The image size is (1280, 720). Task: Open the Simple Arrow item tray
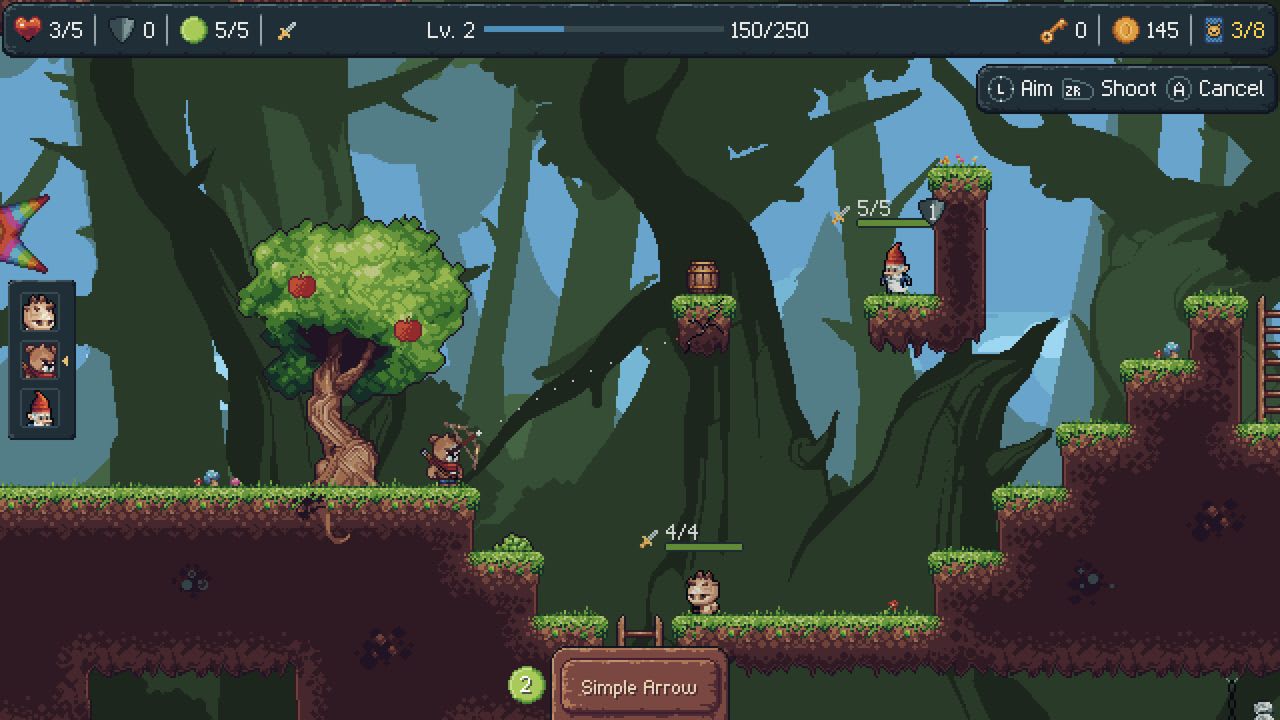[x=640, y=687]
